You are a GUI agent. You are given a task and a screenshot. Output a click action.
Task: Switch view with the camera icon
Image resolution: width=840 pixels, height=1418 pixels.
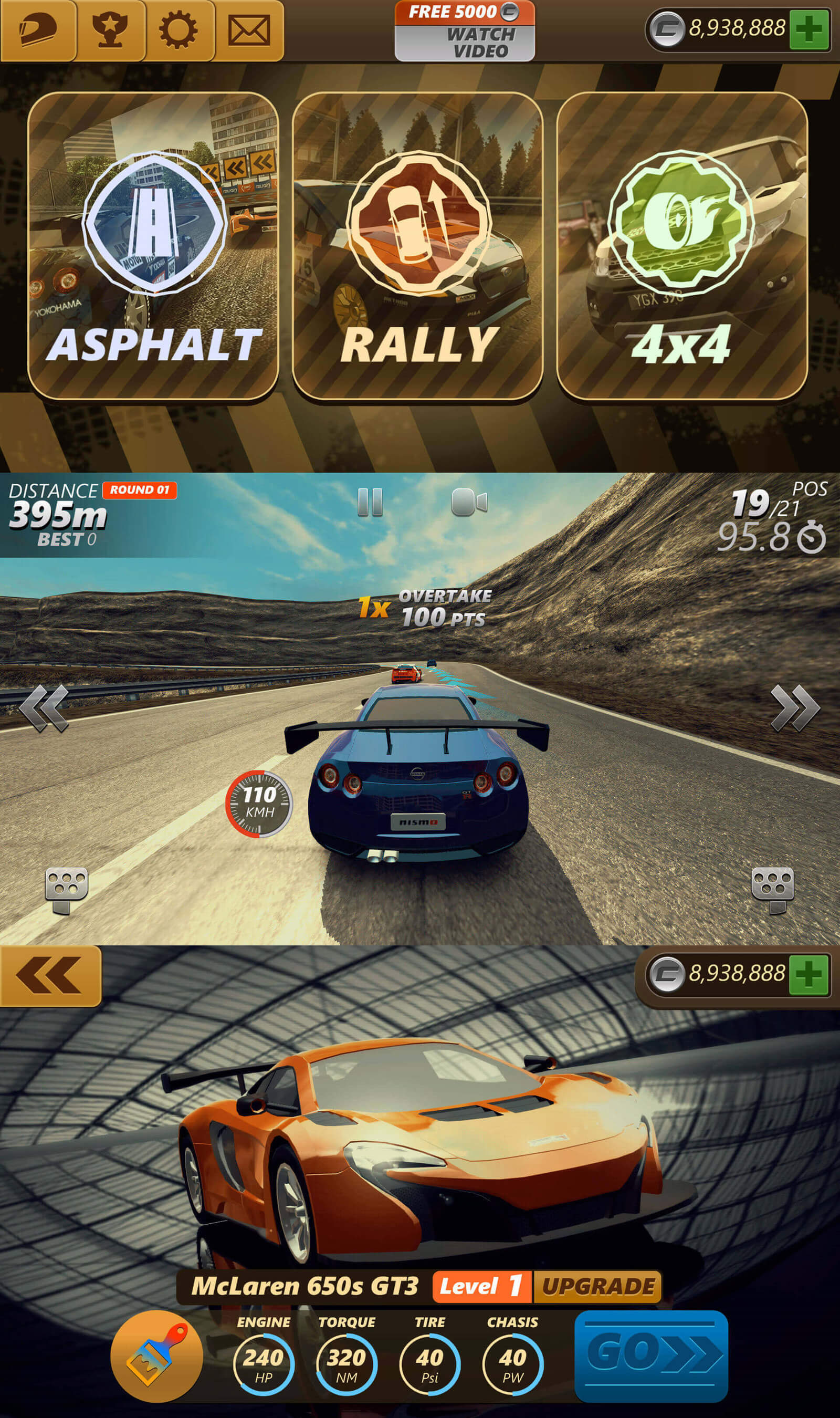click(x=469, y=502)
